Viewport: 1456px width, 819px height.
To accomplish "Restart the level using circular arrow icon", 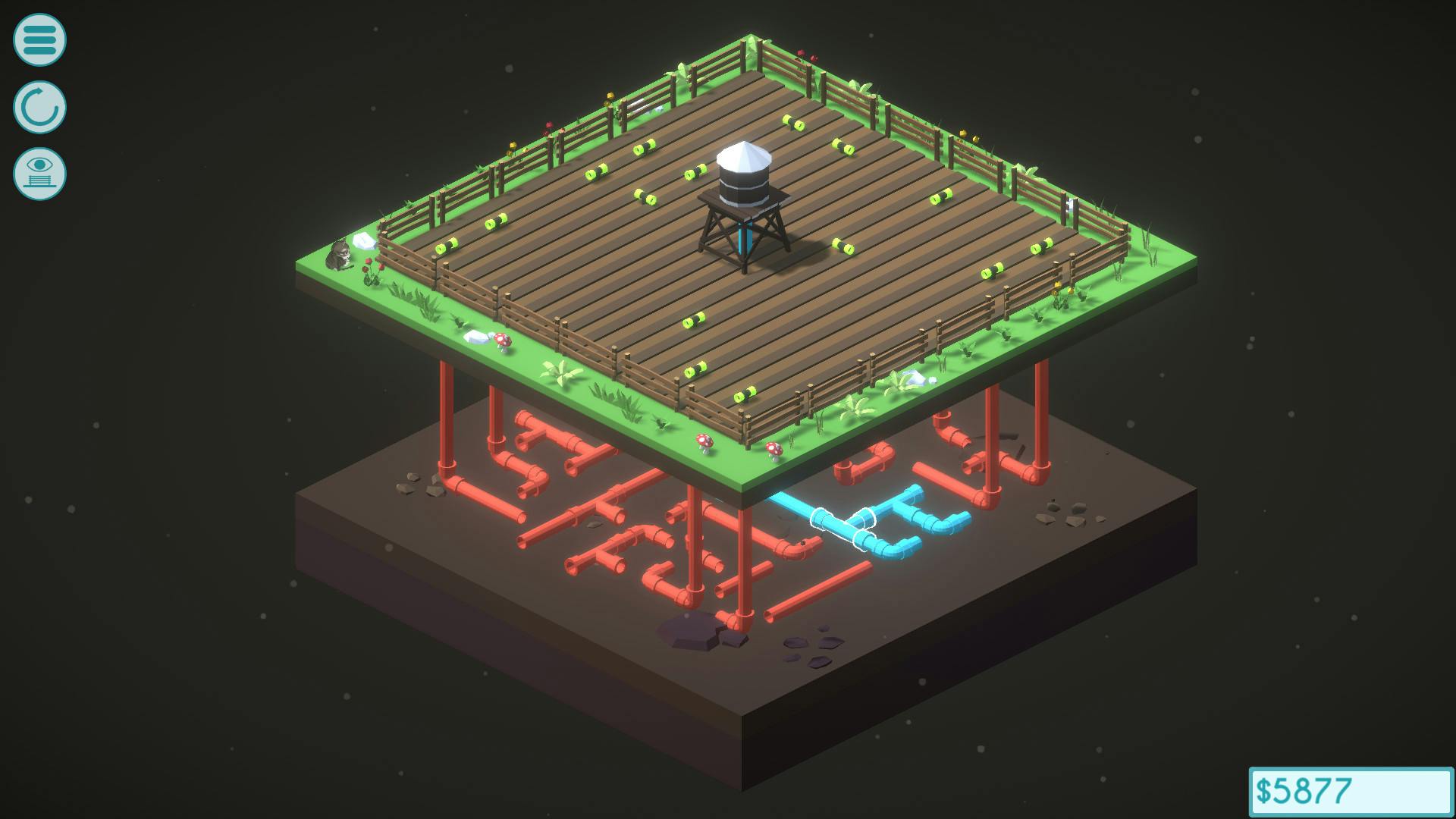I will (x=39, y=106).
